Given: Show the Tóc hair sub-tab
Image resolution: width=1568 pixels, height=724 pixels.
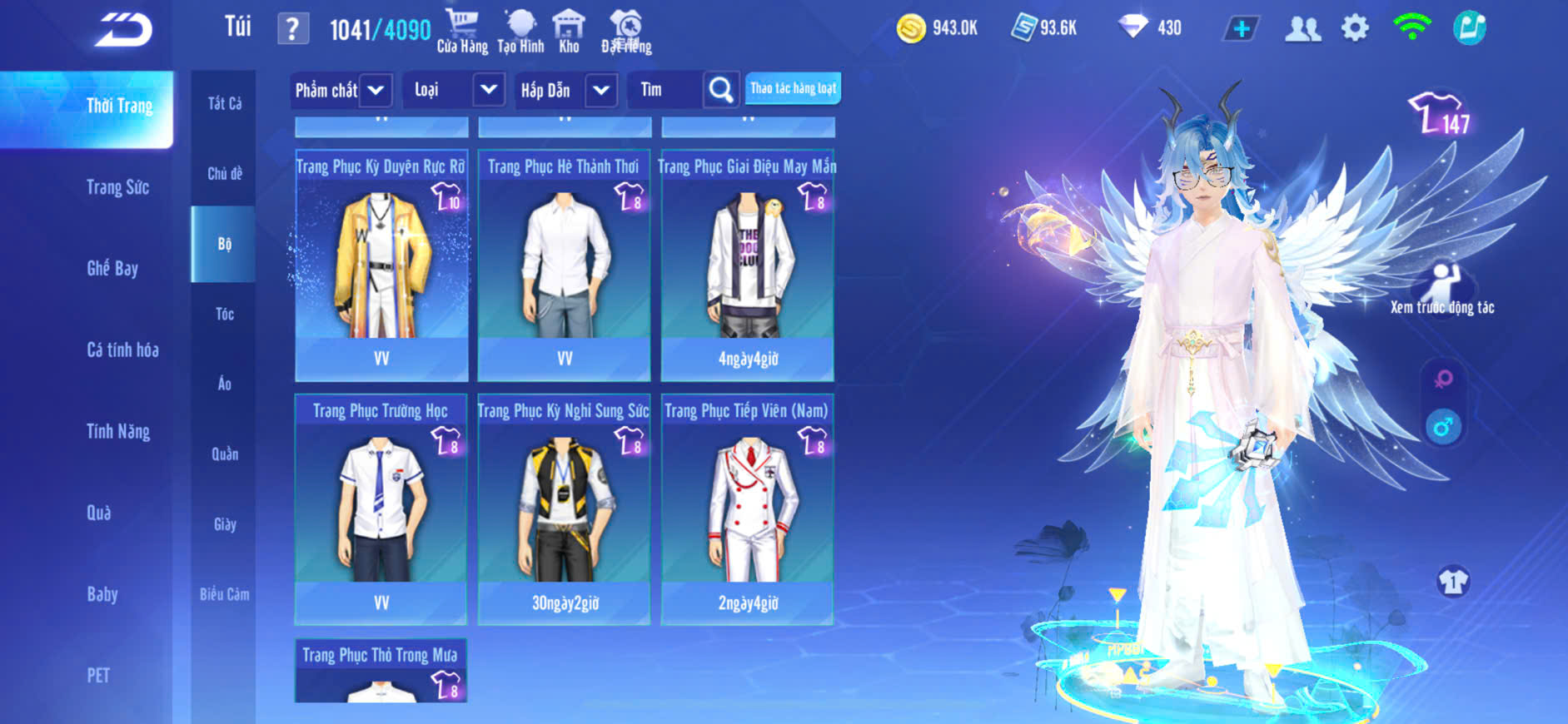Looking at the screenshot, I should click(x=224, y=314).
